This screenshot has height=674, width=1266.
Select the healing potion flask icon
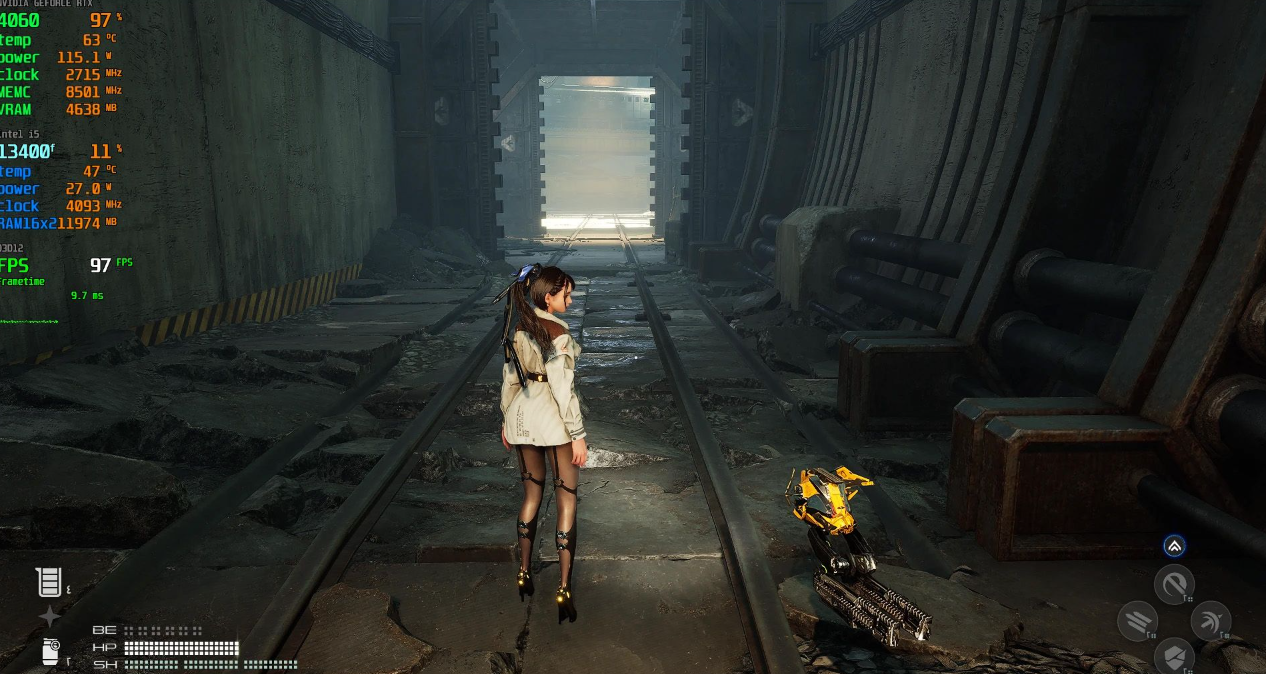pyautogui.click(x=49, y=582)
